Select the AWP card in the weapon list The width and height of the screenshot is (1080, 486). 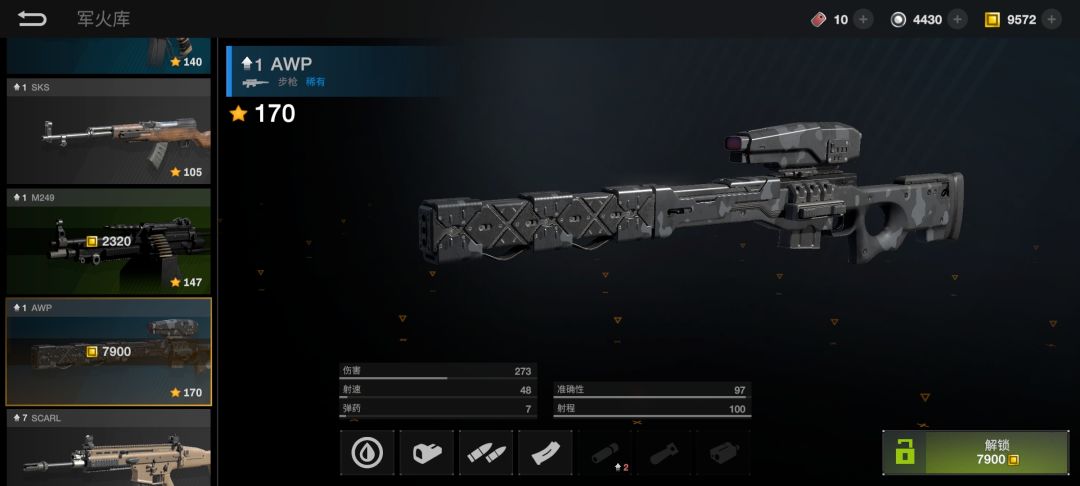pos(108,351)
